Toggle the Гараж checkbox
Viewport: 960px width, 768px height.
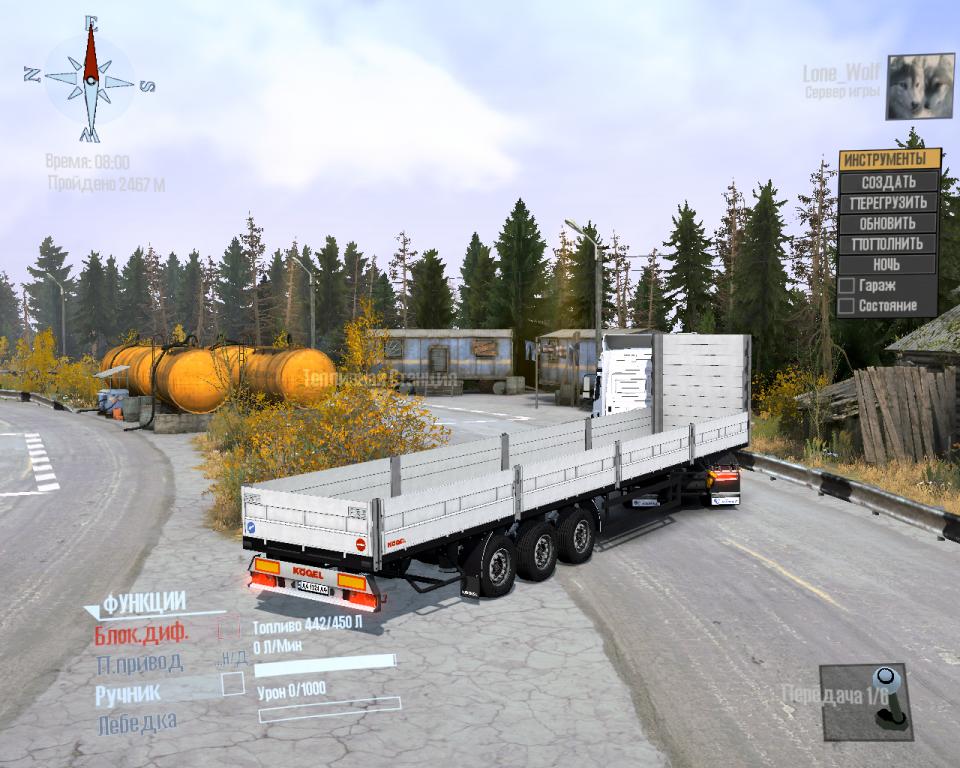point(847,286)
